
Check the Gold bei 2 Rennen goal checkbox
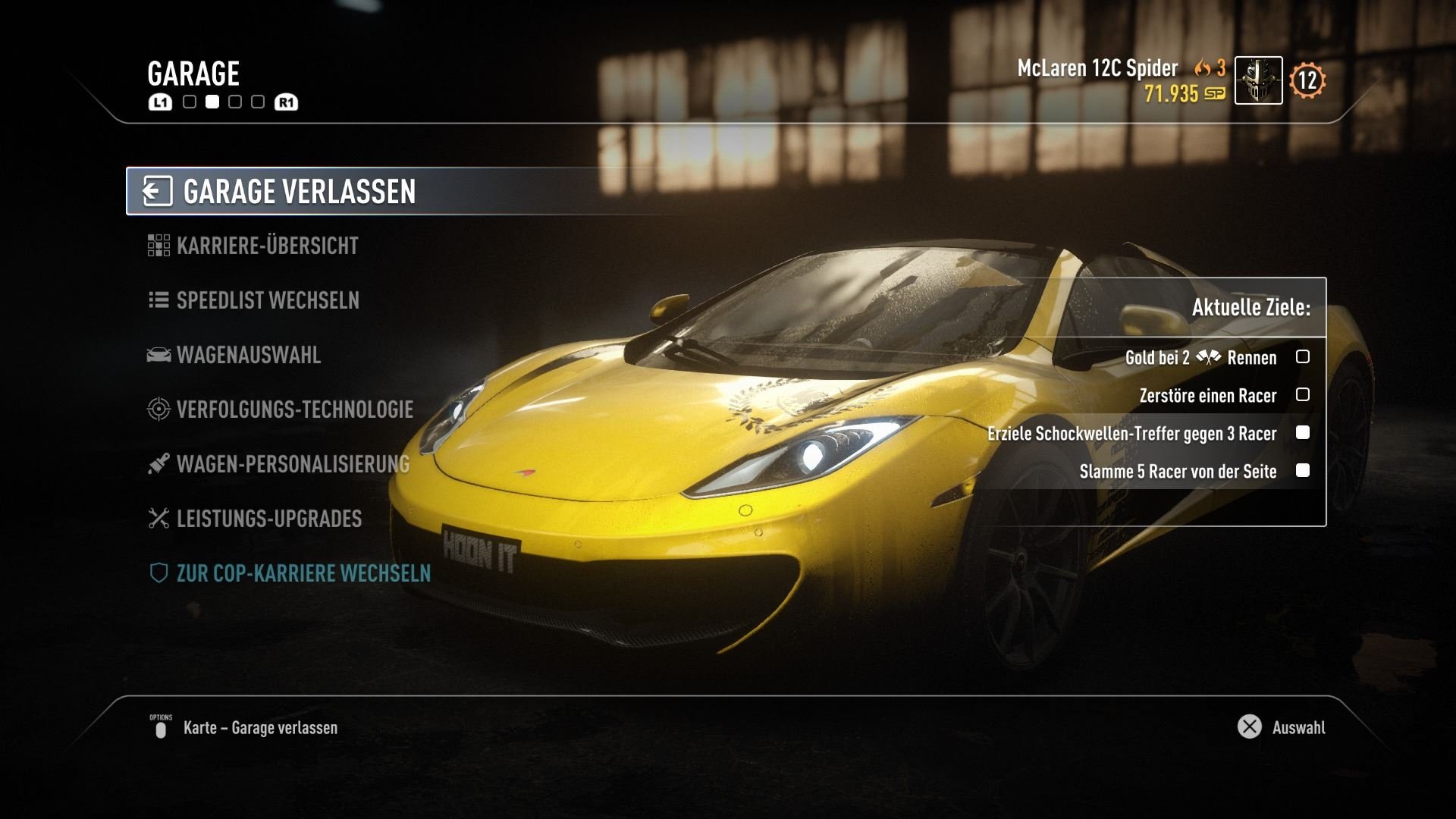[x=1304, y=357]
